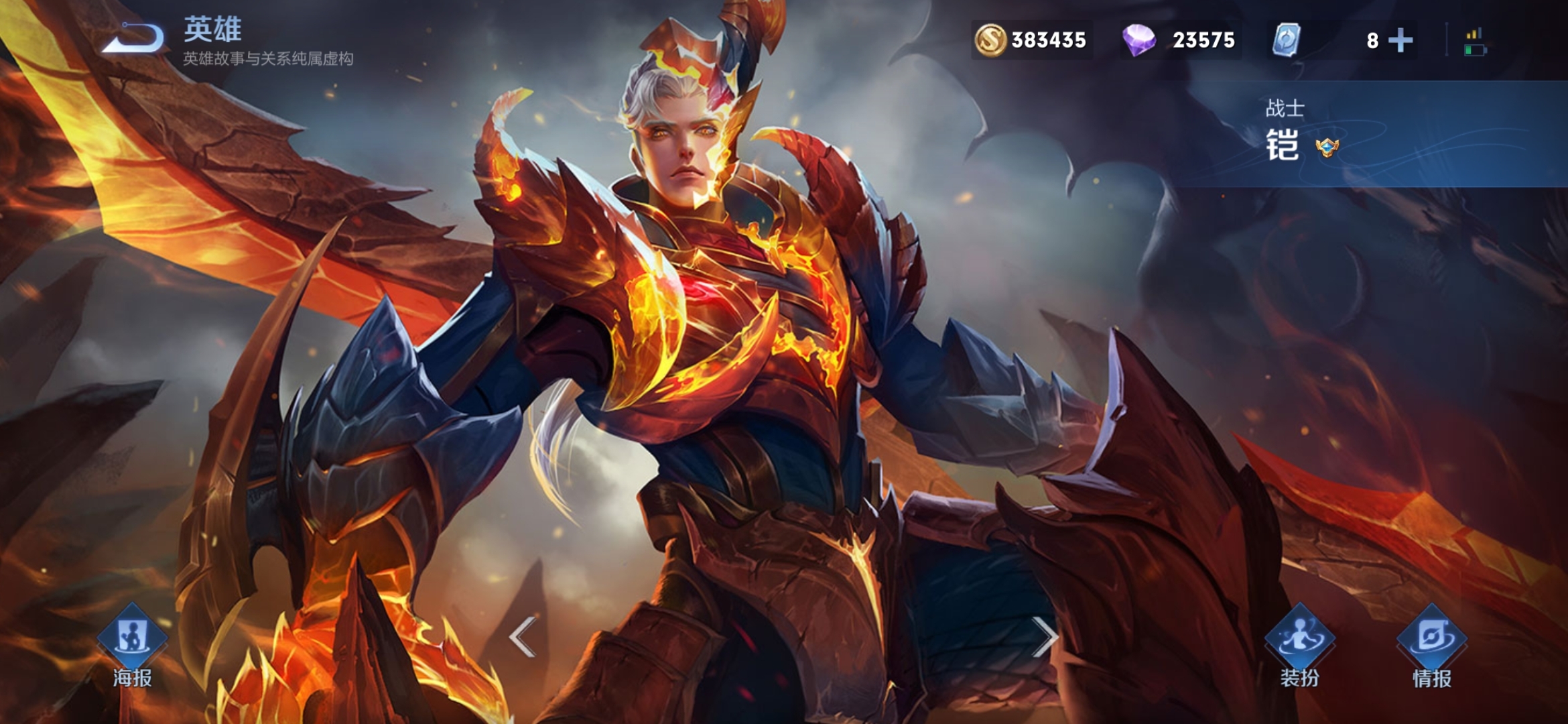
Task: Open the 情报 hero info panel
Action: click(1431, 644)
